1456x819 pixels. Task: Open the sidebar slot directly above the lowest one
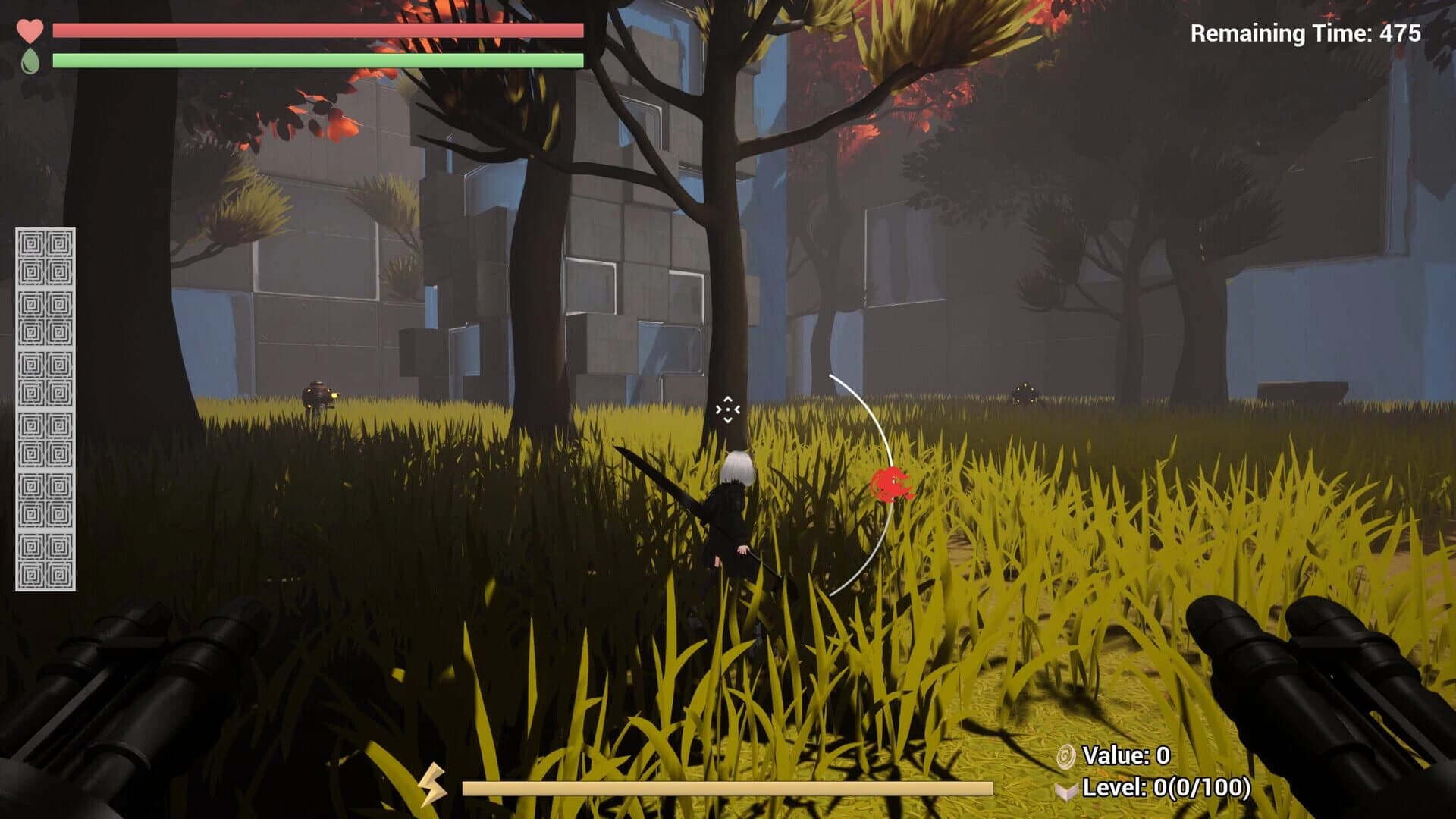point(45,500)
